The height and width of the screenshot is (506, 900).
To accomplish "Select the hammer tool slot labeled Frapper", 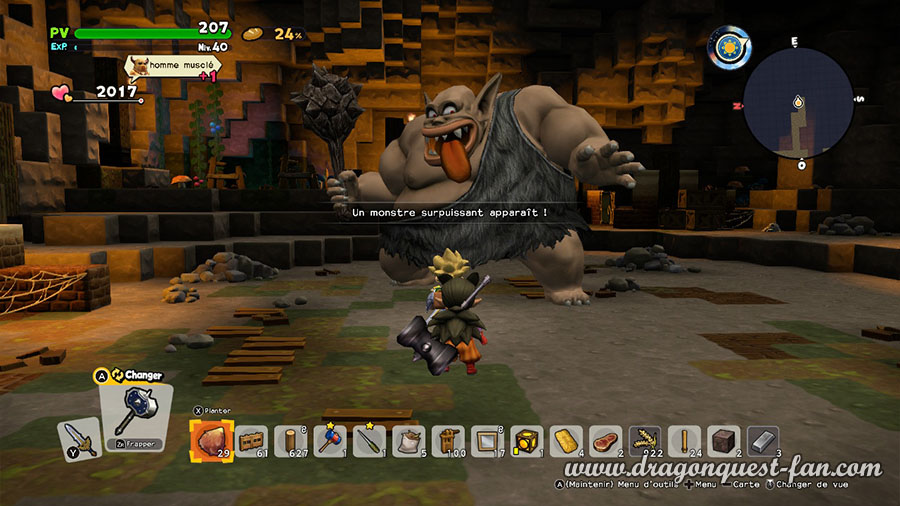I will click(x=135, y=412).
